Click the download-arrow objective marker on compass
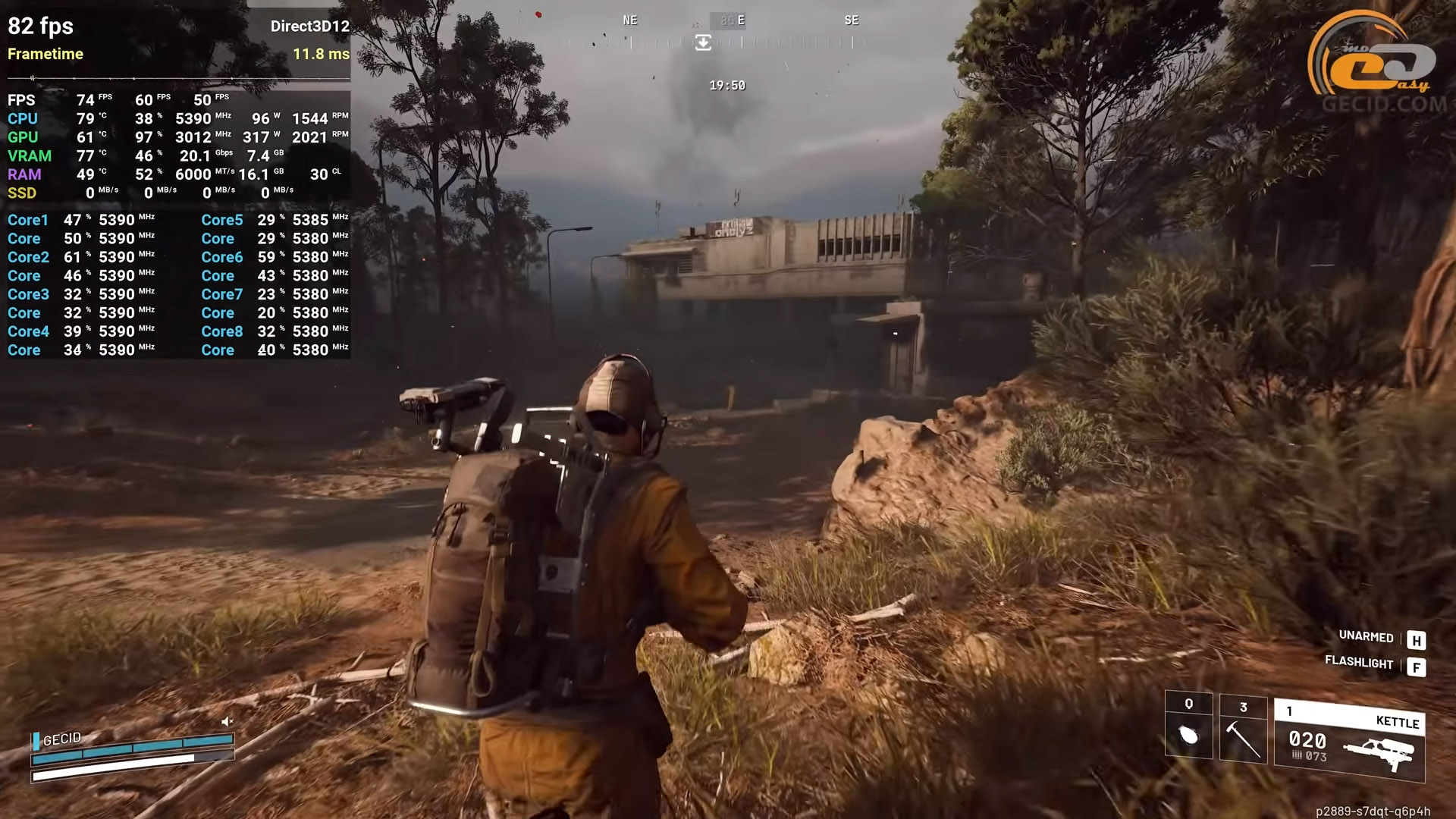Image resolution: width=1456 pixels, height=819 pixels. (703, 43)
